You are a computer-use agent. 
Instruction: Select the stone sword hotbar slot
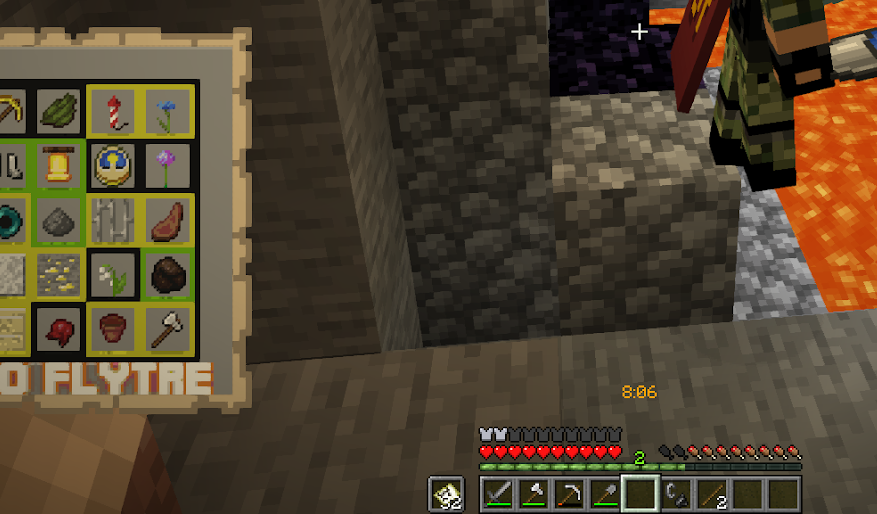499,493
